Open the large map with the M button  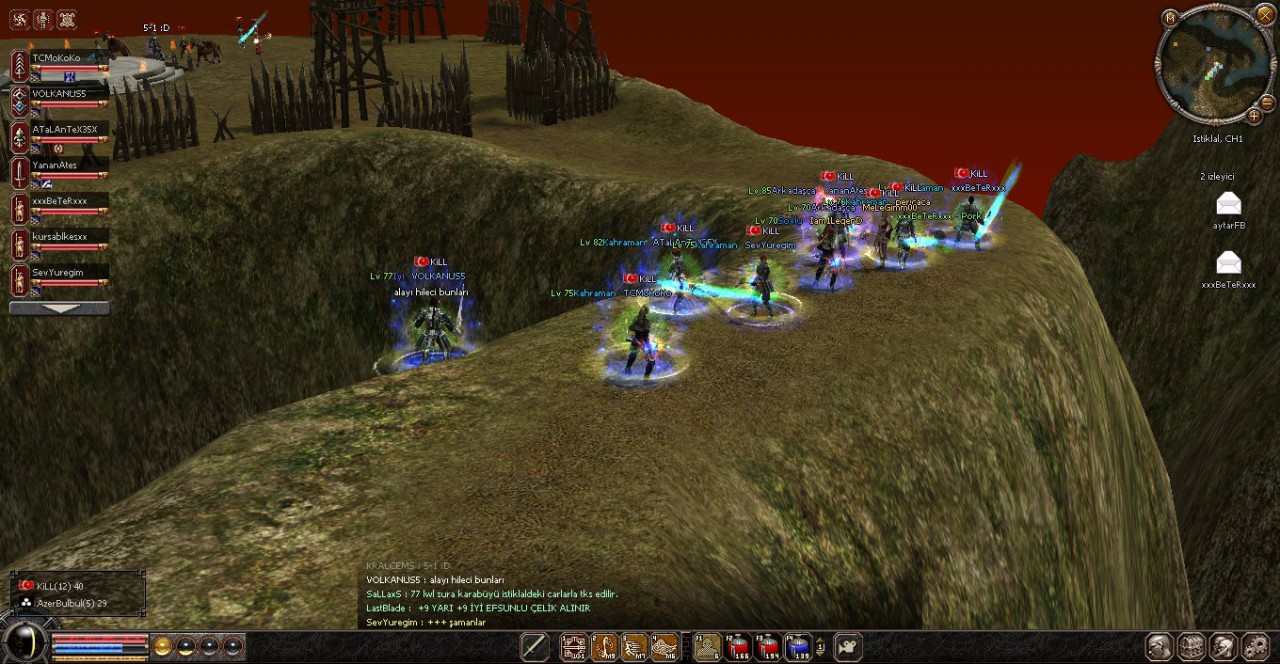[1170, 17]
